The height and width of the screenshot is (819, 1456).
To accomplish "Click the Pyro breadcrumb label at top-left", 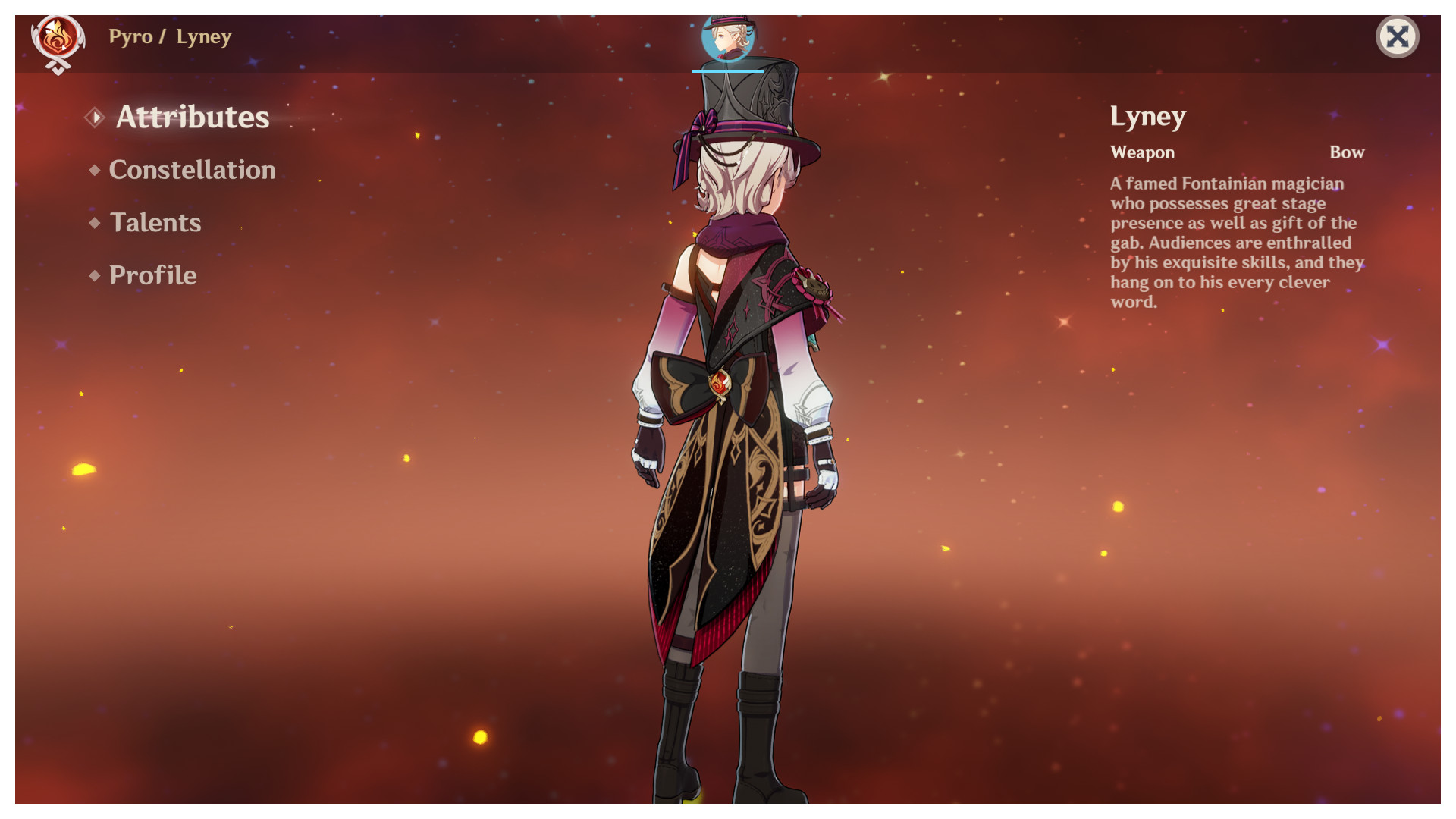I will (x=130, y=36).
